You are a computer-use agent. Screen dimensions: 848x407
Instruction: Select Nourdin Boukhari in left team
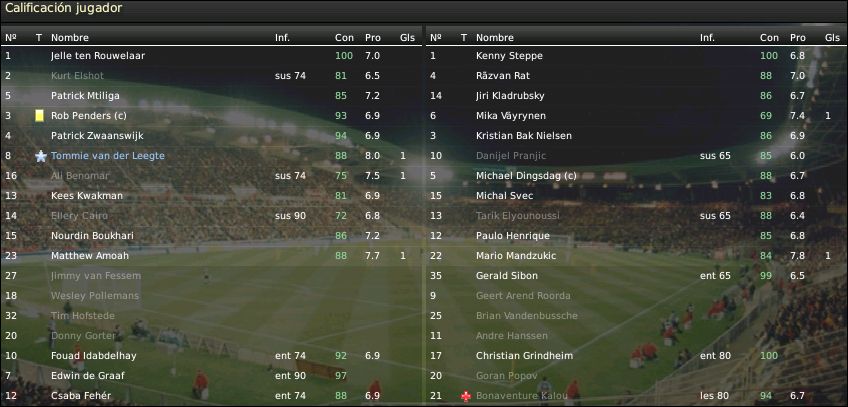(90, 236)
